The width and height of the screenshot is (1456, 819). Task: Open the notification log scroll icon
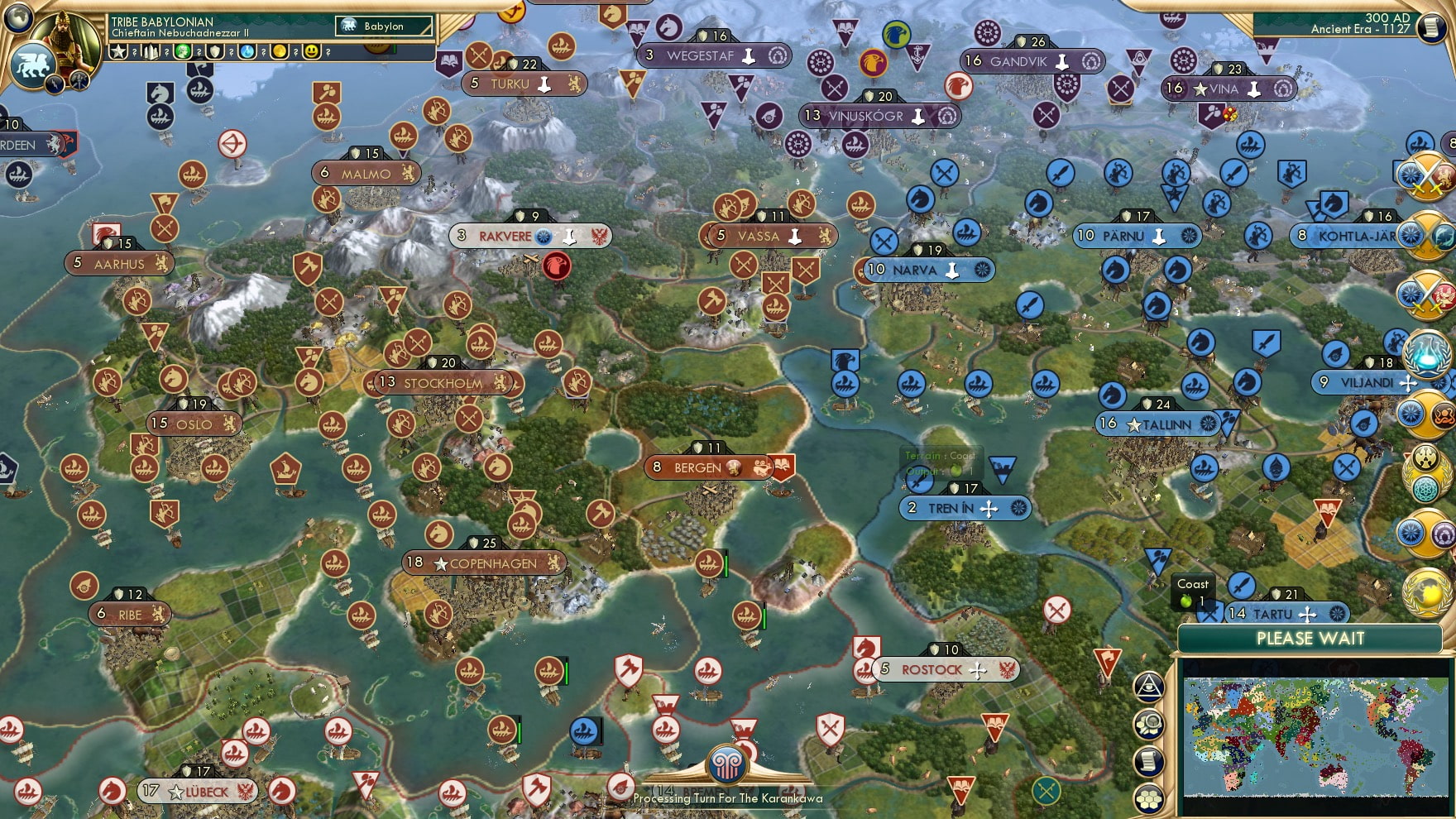[1149, 760]
